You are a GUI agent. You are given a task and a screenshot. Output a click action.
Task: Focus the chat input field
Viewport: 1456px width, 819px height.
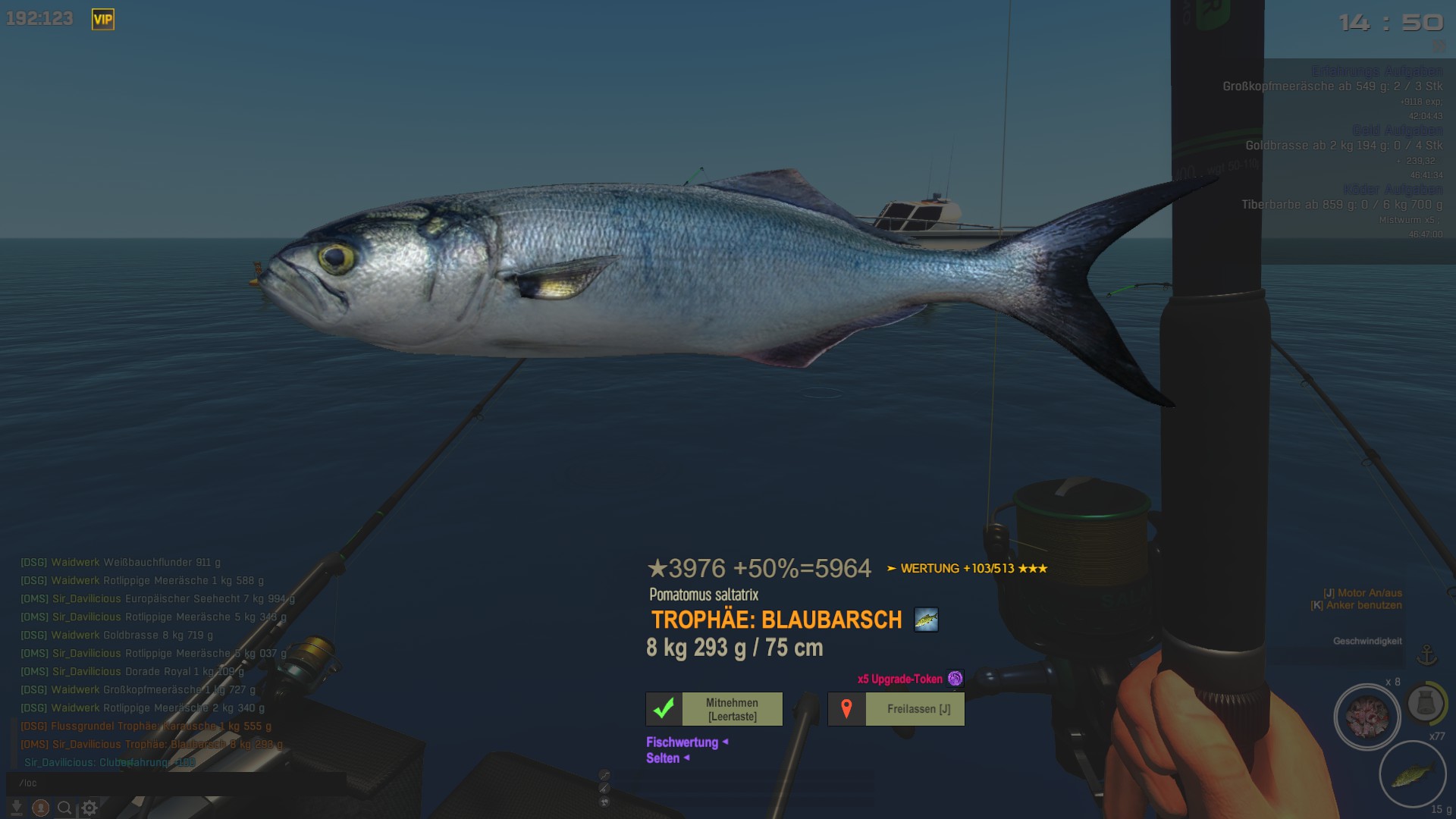point(152,783)
